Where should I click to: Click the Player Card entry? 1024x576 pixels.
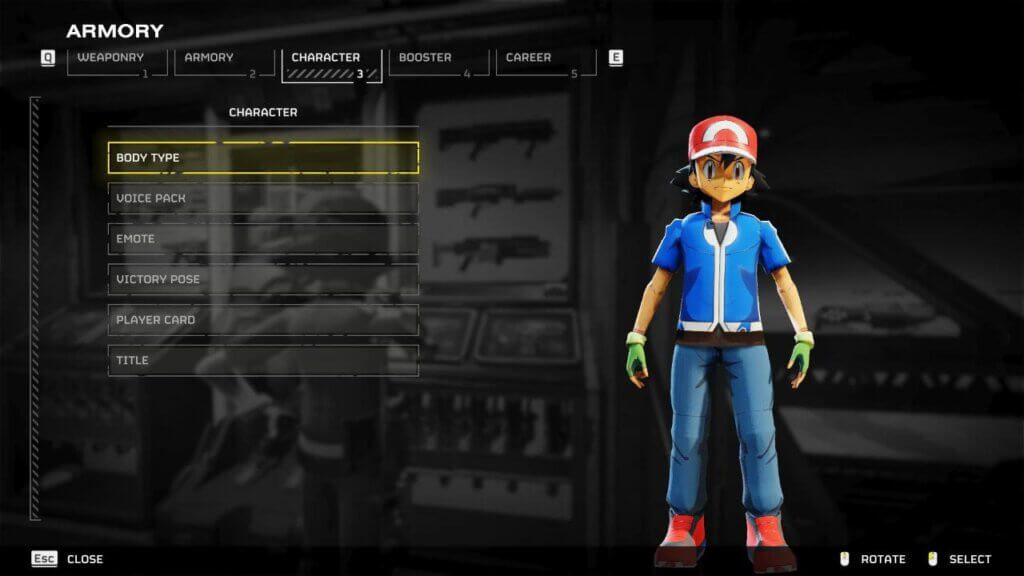(263, 320)
